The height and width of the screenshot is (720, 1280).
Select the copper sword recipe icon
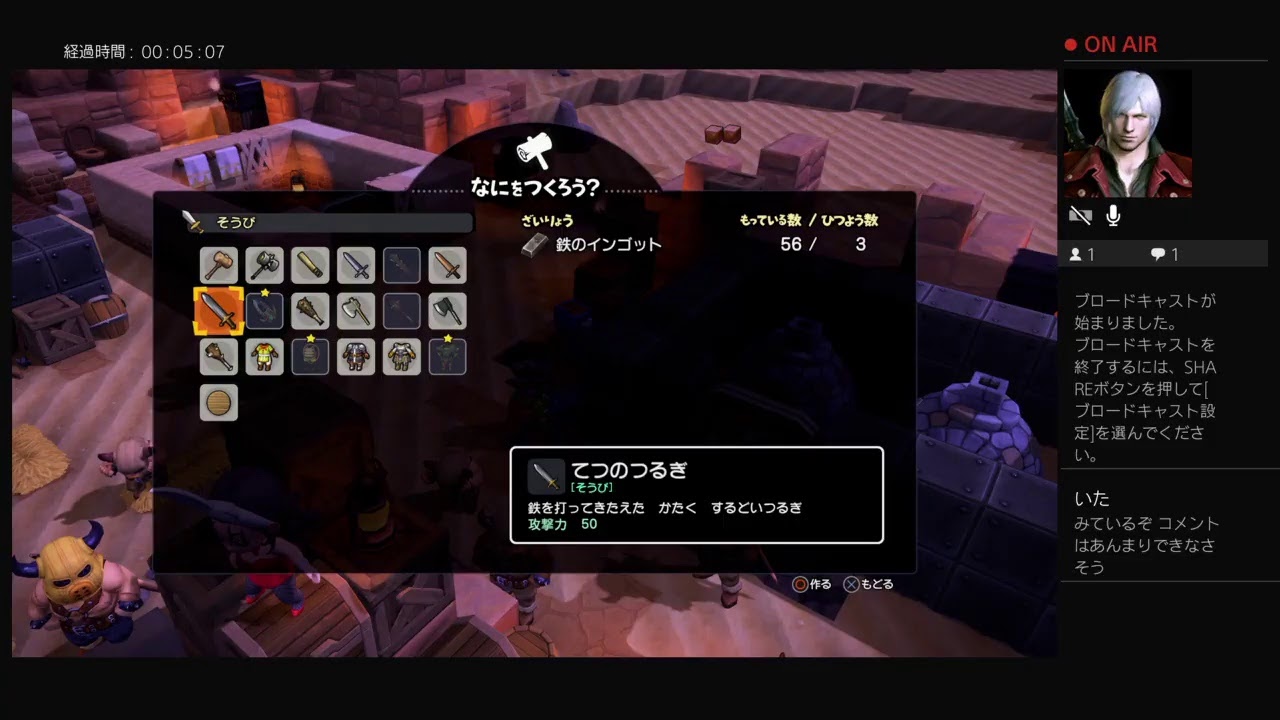pos(448,265)
